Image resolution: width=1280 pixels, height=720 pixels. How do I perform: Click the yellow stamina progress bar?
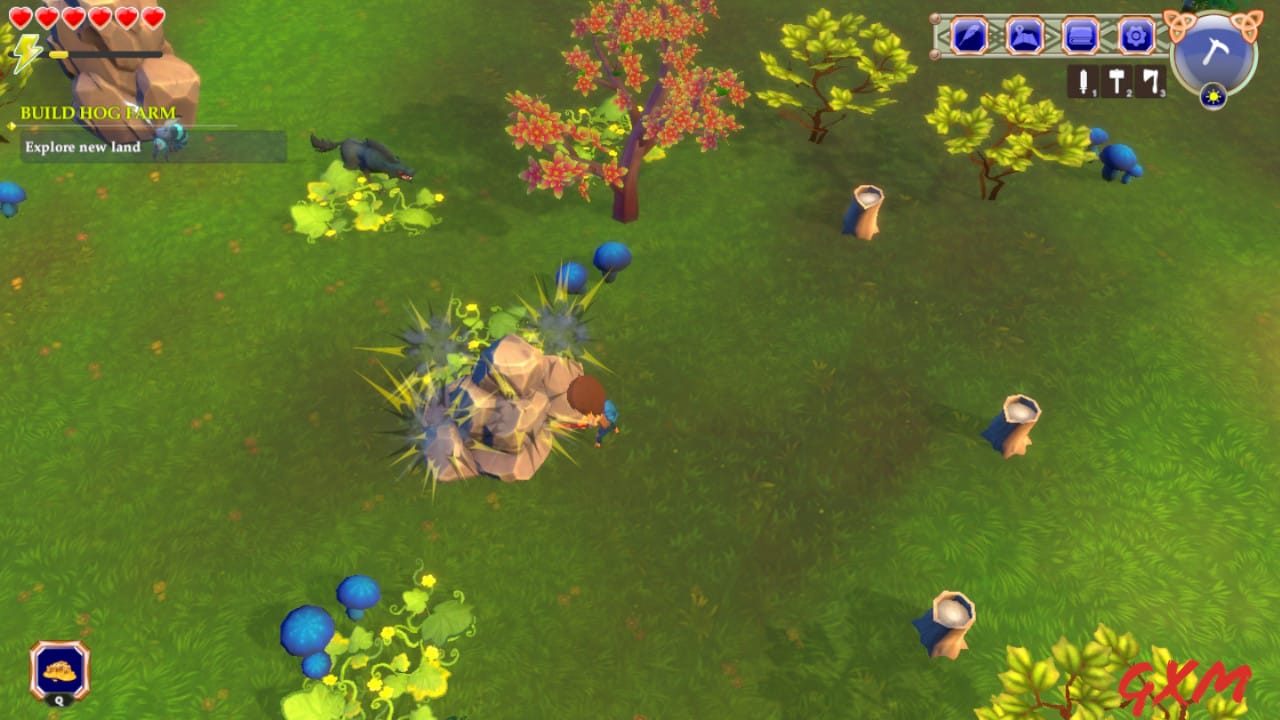59,54
